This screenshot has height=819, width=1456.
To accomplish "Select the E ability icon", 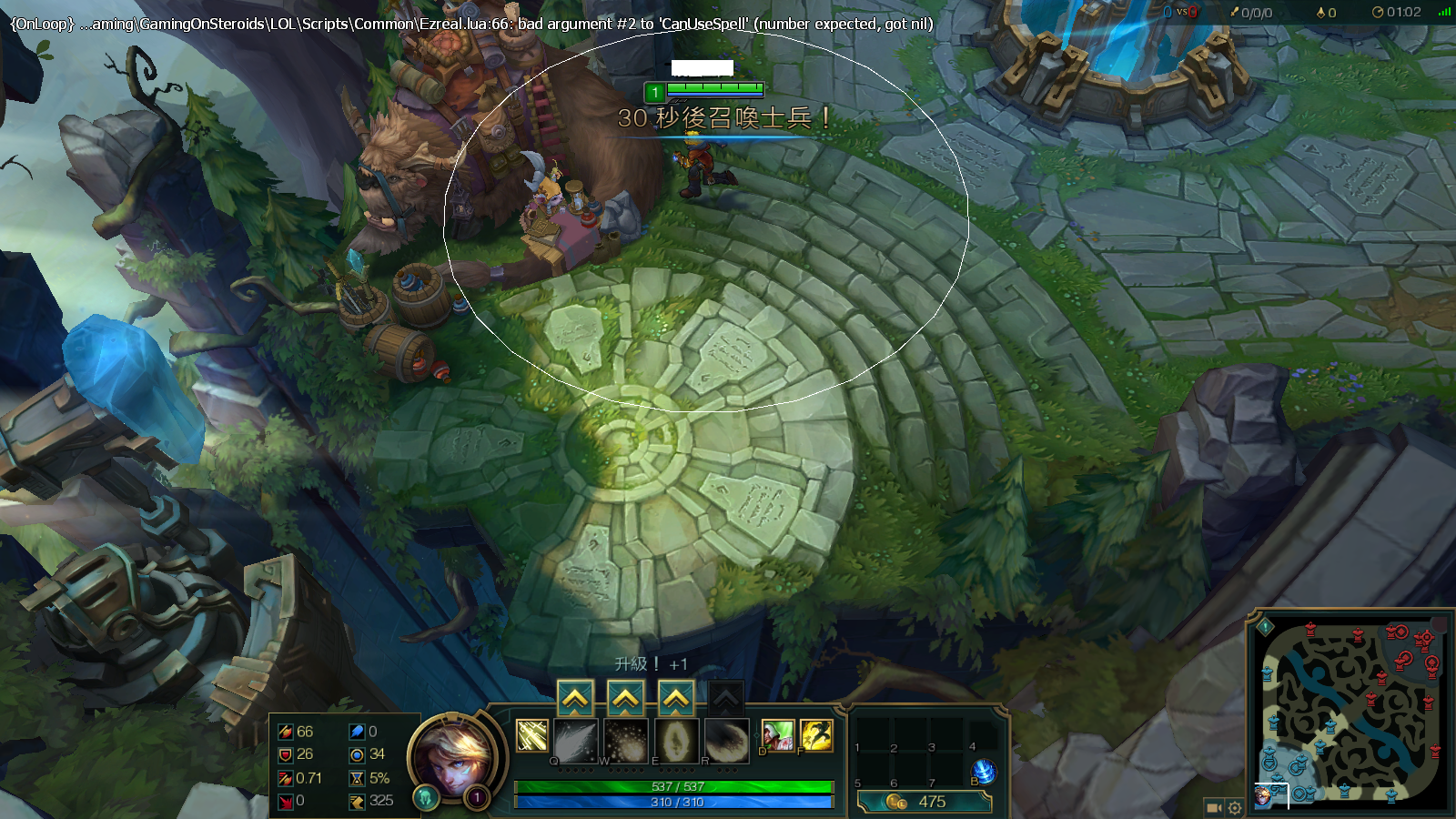I will click(676, 741).
